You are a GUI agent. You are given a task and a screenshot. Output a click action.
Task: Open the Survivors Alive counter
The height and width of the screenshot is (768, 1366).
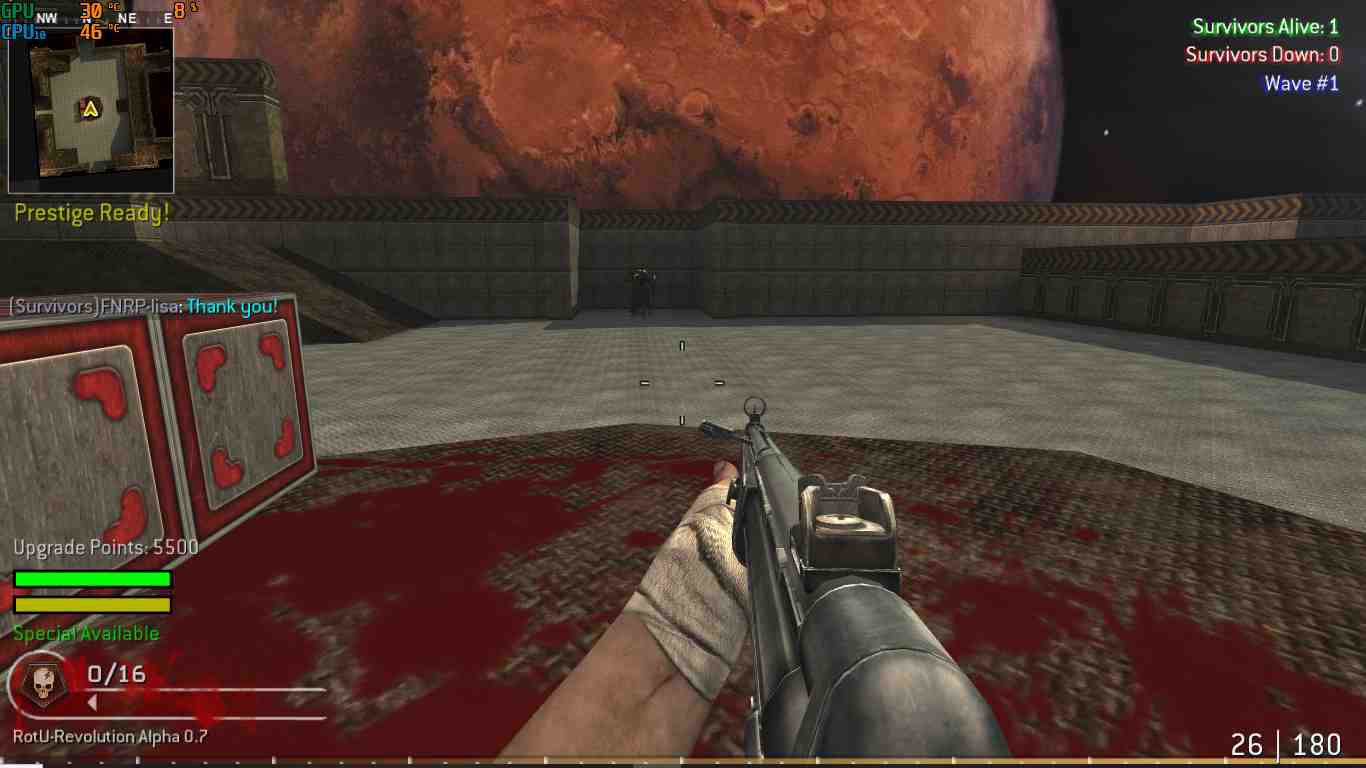[x=1266, y=27]
